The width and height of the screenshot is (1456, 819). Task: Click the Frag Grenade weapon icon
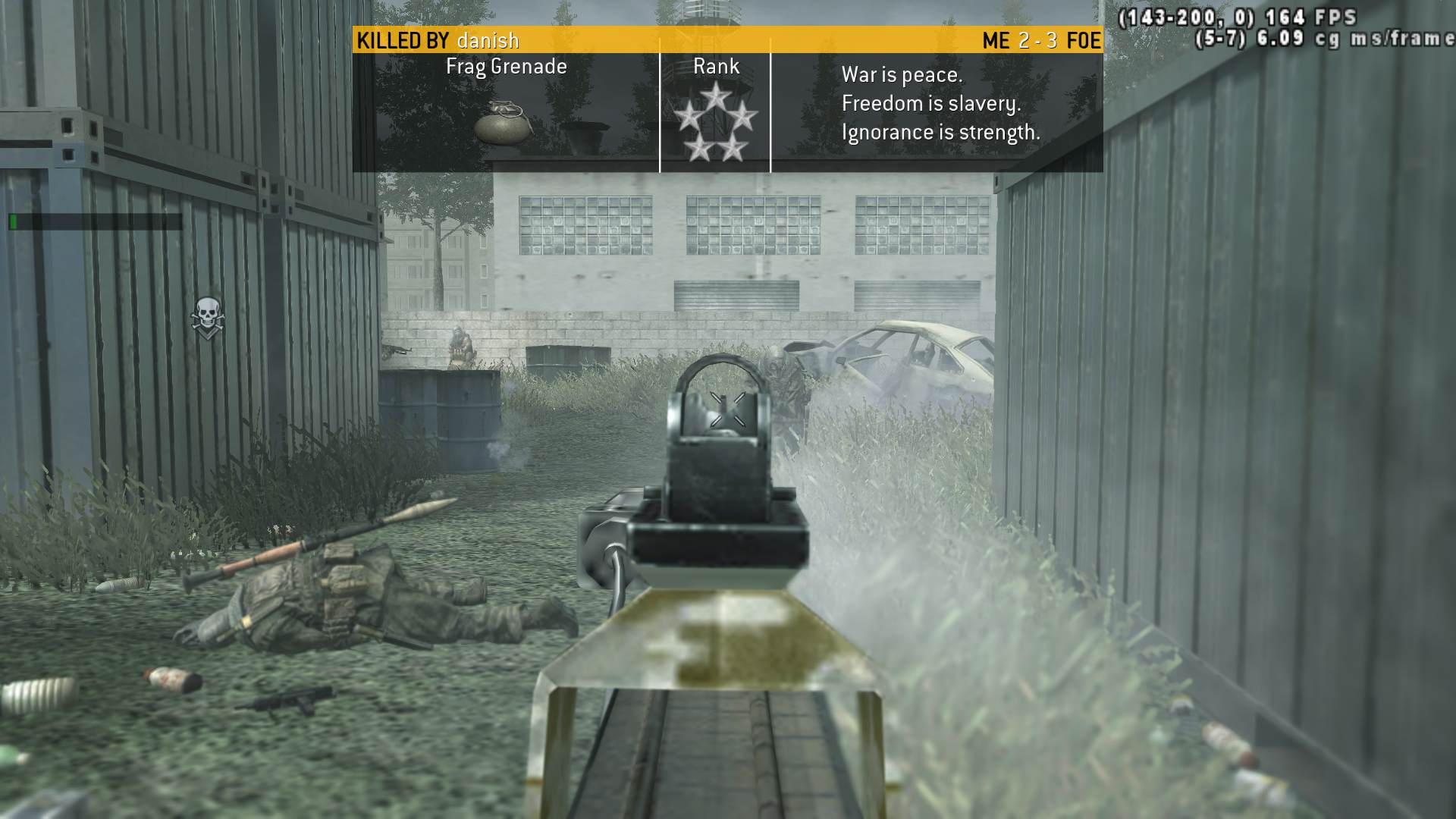click(x=503, y=121)
